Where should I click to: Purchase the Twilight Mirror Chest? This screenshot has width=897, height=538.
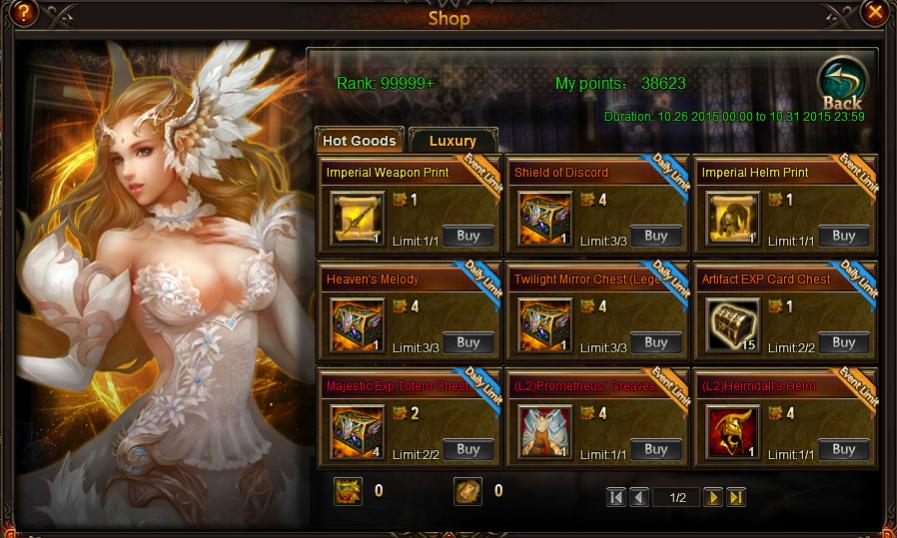click(656, 343)
